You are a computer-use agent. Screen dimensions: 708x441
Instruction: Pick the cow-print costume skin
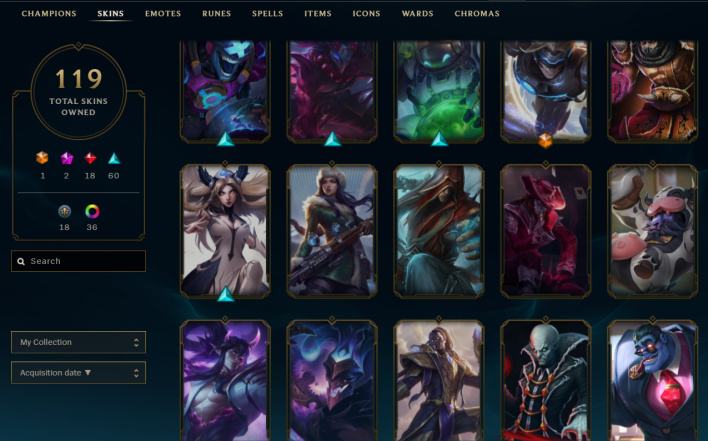coord(653,232)
